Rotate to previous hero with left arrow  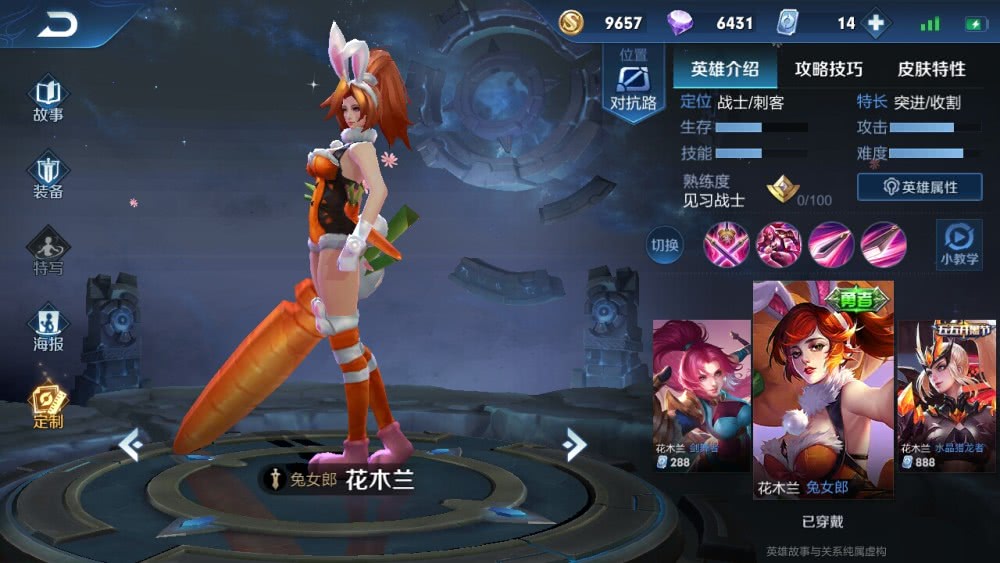[x=130, y=444]
